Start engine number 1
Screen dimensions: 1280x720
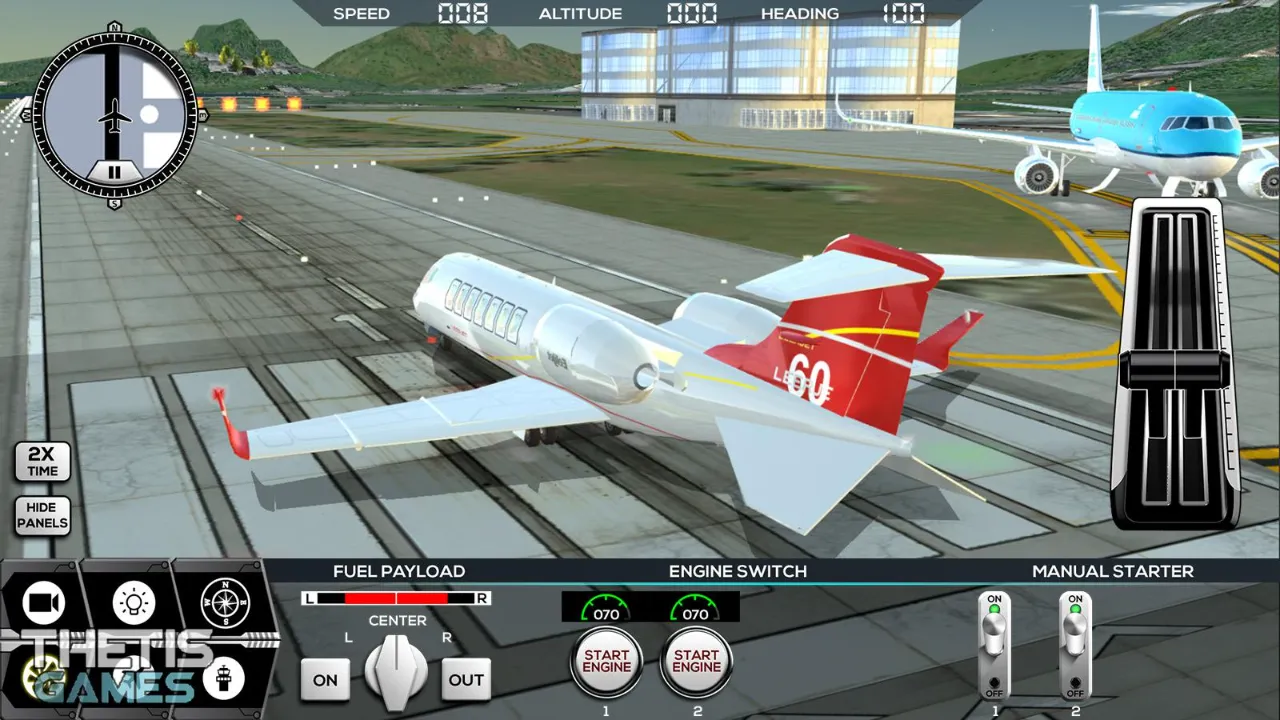click(606, 662)
